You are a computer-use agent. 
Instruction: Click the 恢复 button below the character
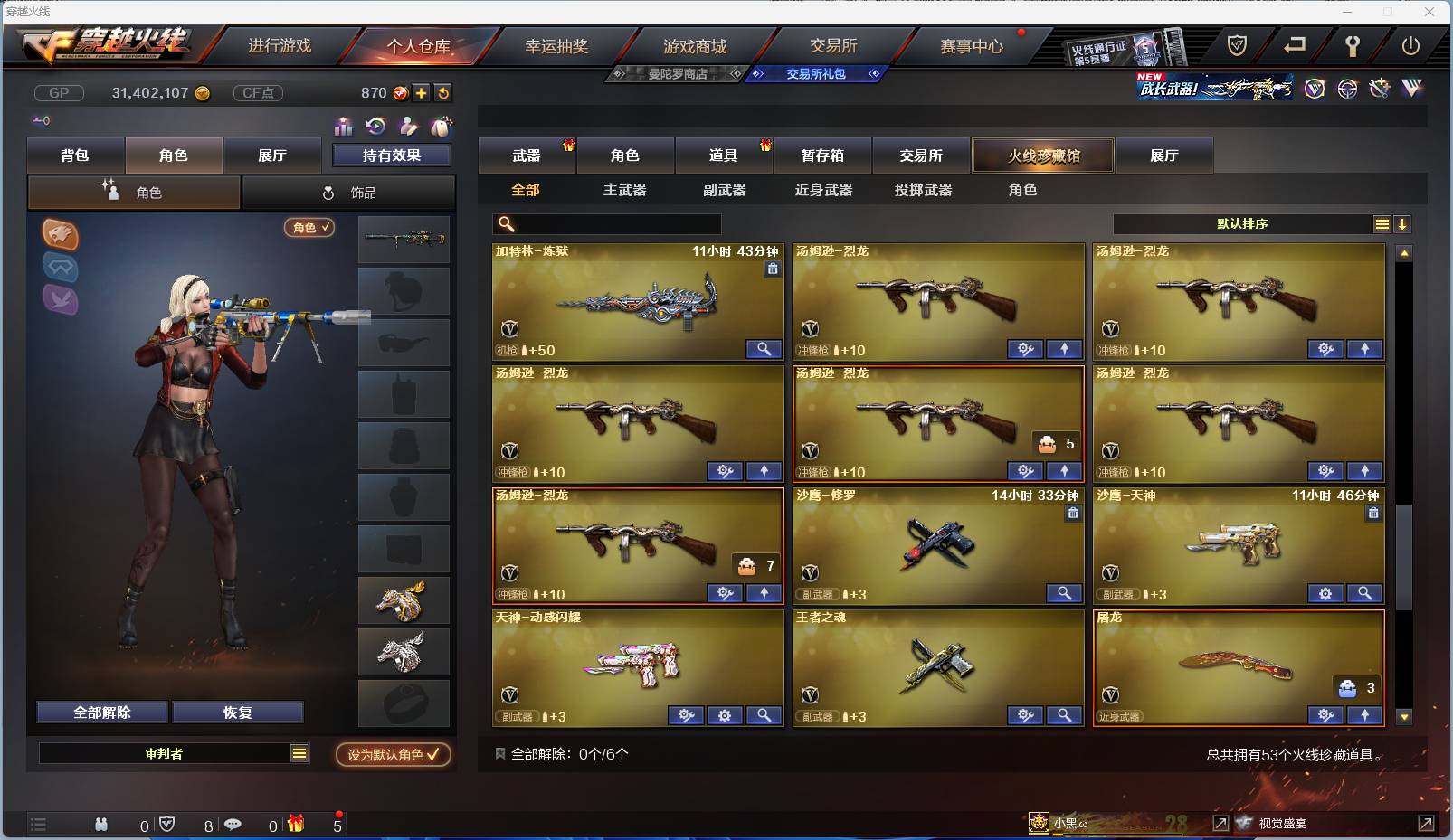(238, 712)
